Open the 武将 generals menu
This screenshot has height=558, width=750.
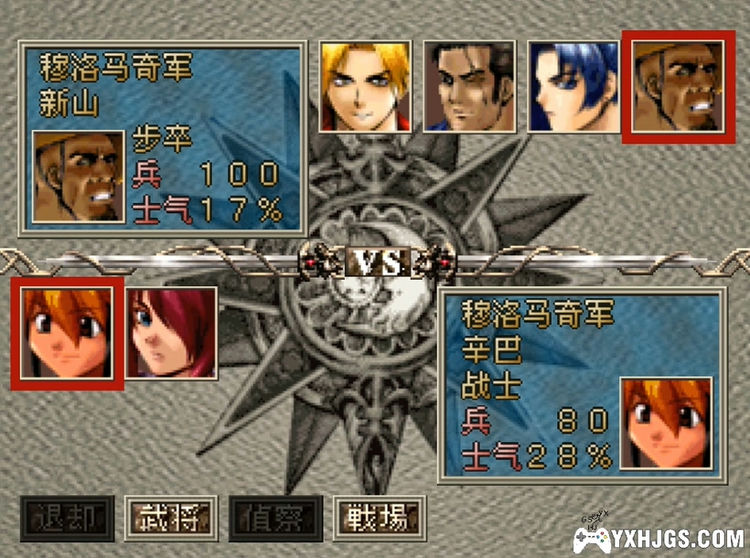tap(171, 518)
